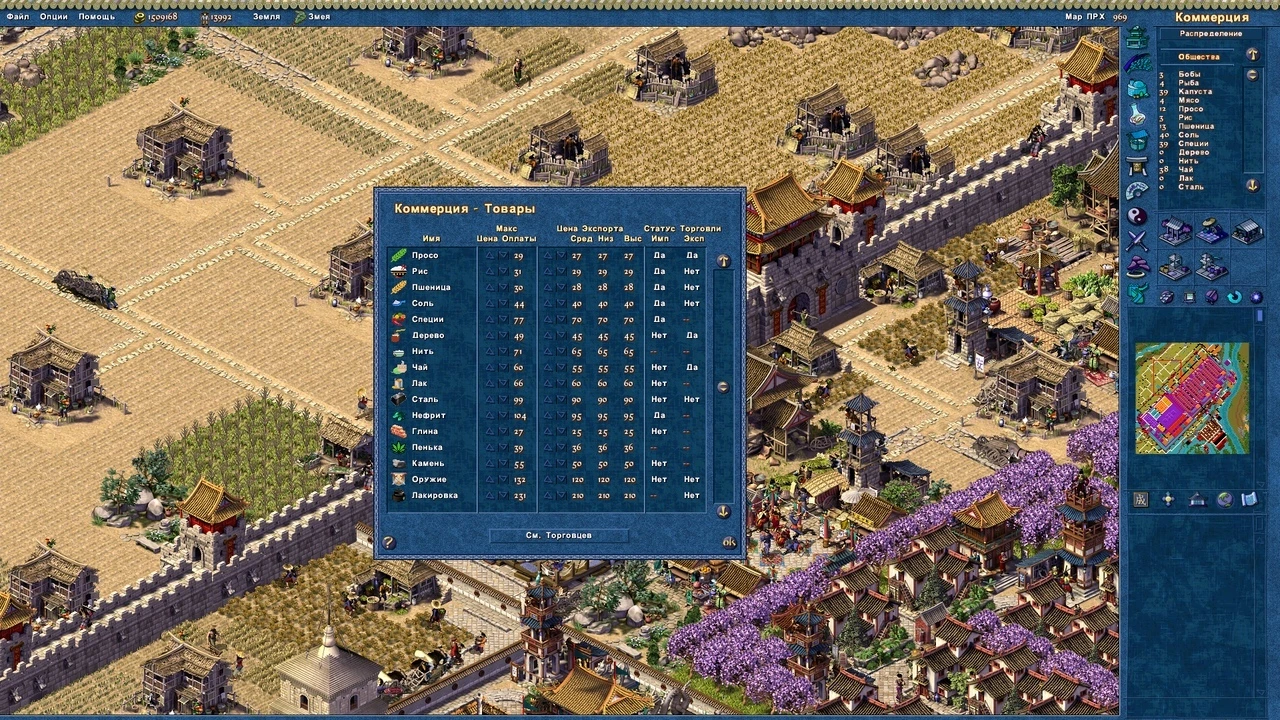Image resolution: width=1280 pixels, height=720 pixels.
Task: Select the yin-yang religion category icon
Action: (1137, 213)
